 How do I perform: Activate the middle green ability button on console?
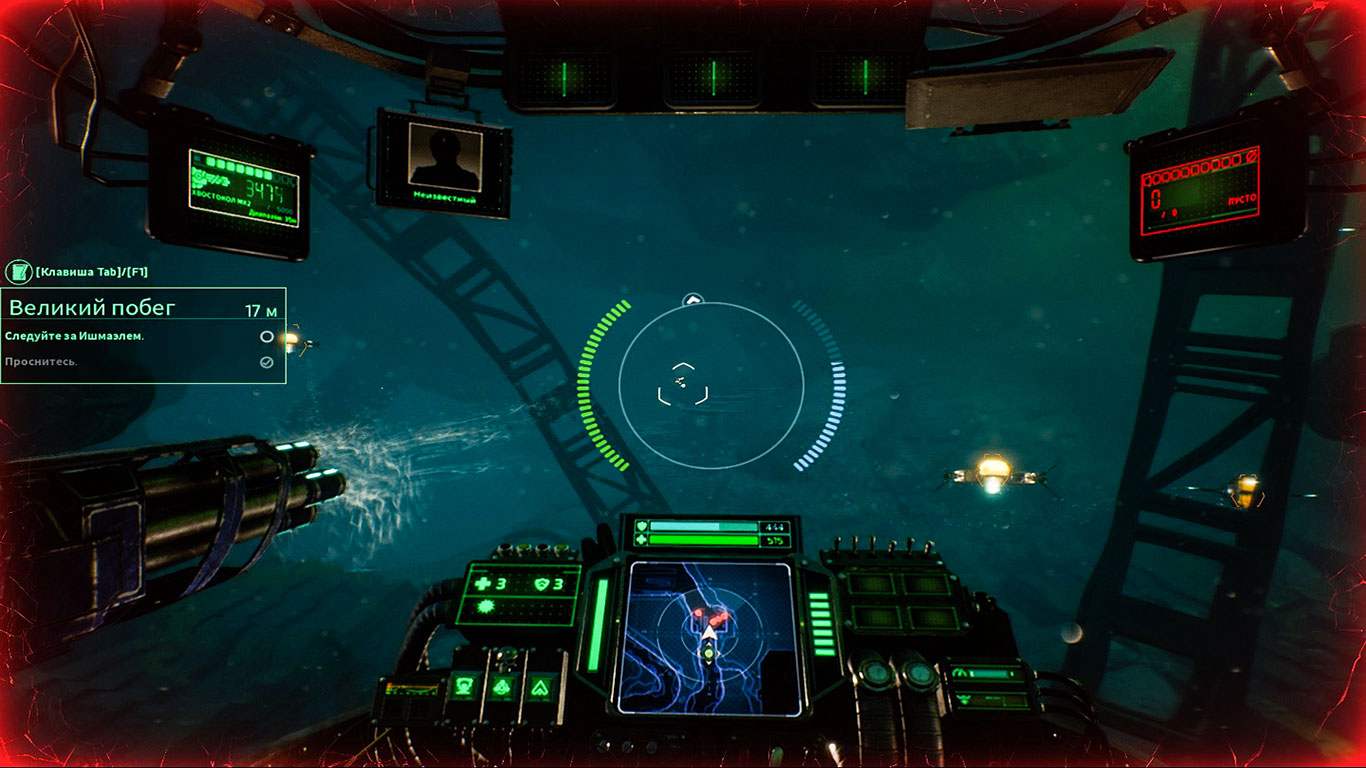(501, 687)
